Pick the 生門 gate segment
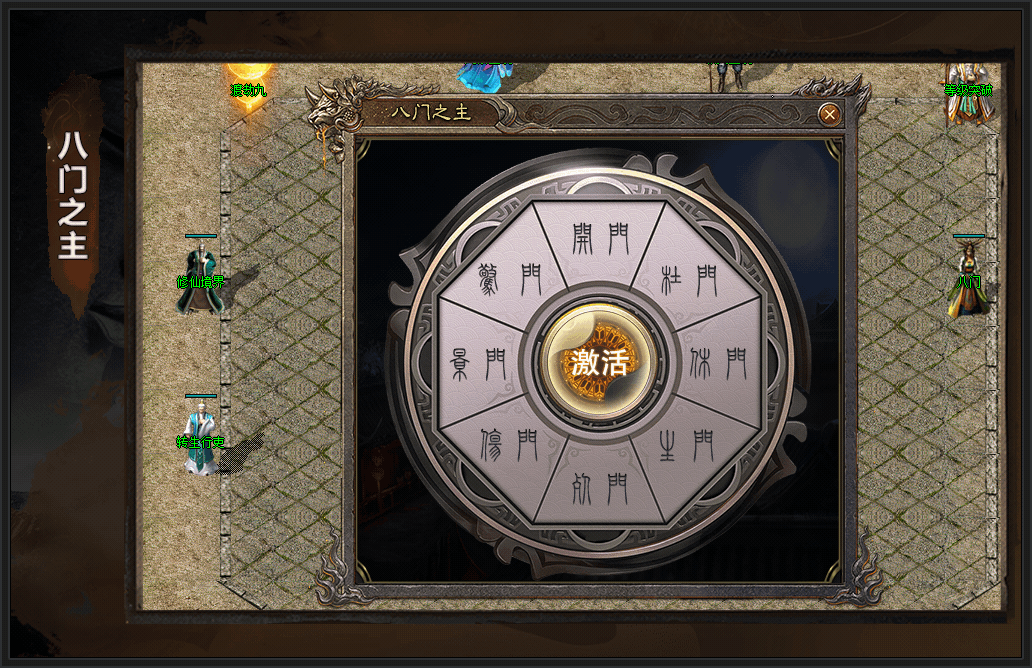Viewport: 1032px width, 668px height. point(686,446)
